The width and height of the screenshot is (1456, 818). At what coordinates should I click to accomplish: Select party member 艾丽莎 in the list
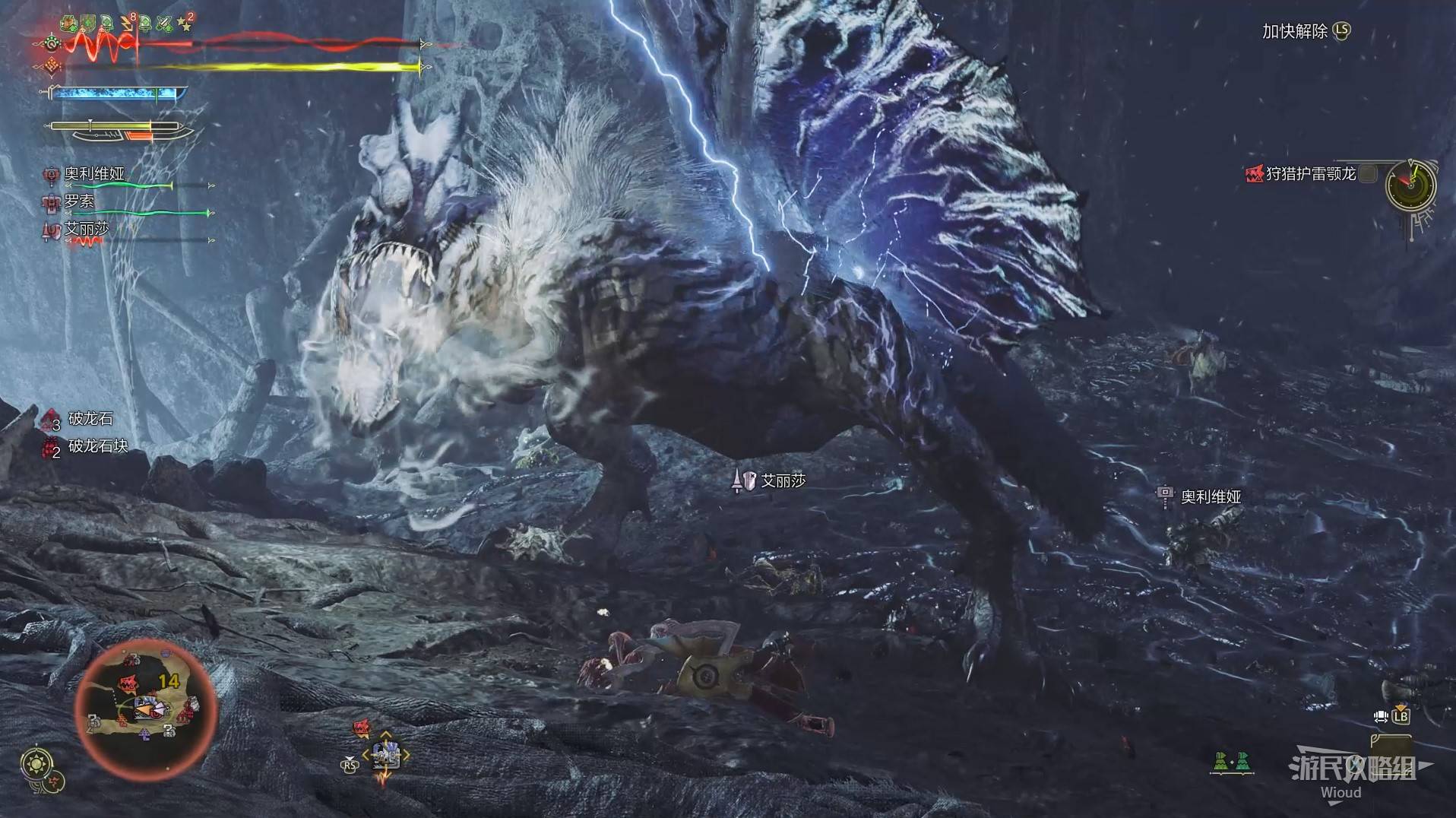[x=87, y=229]
